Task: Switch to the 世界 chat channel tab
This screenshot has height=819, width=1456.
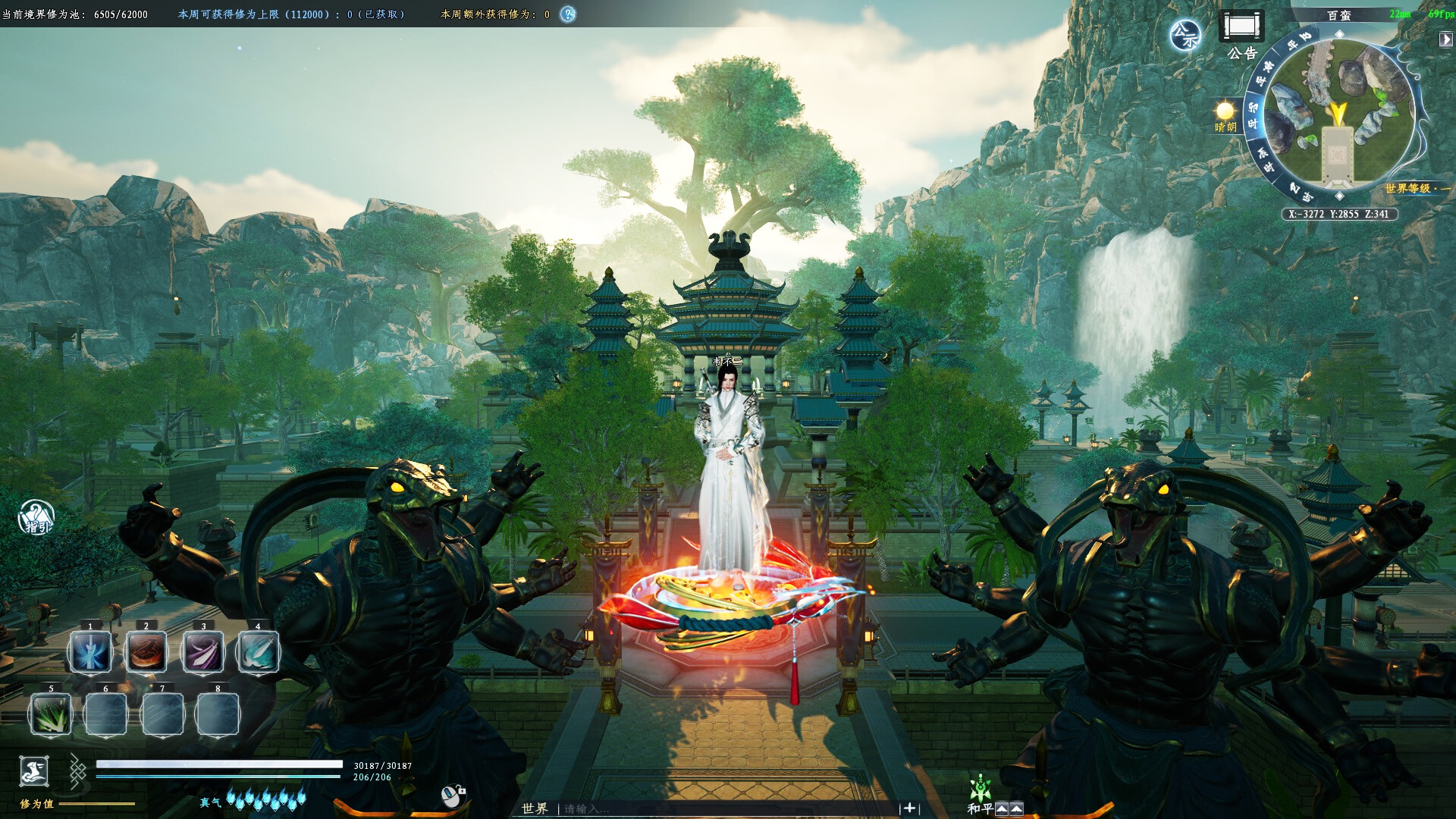Action: pyautogui.click(x=535, y=808)
